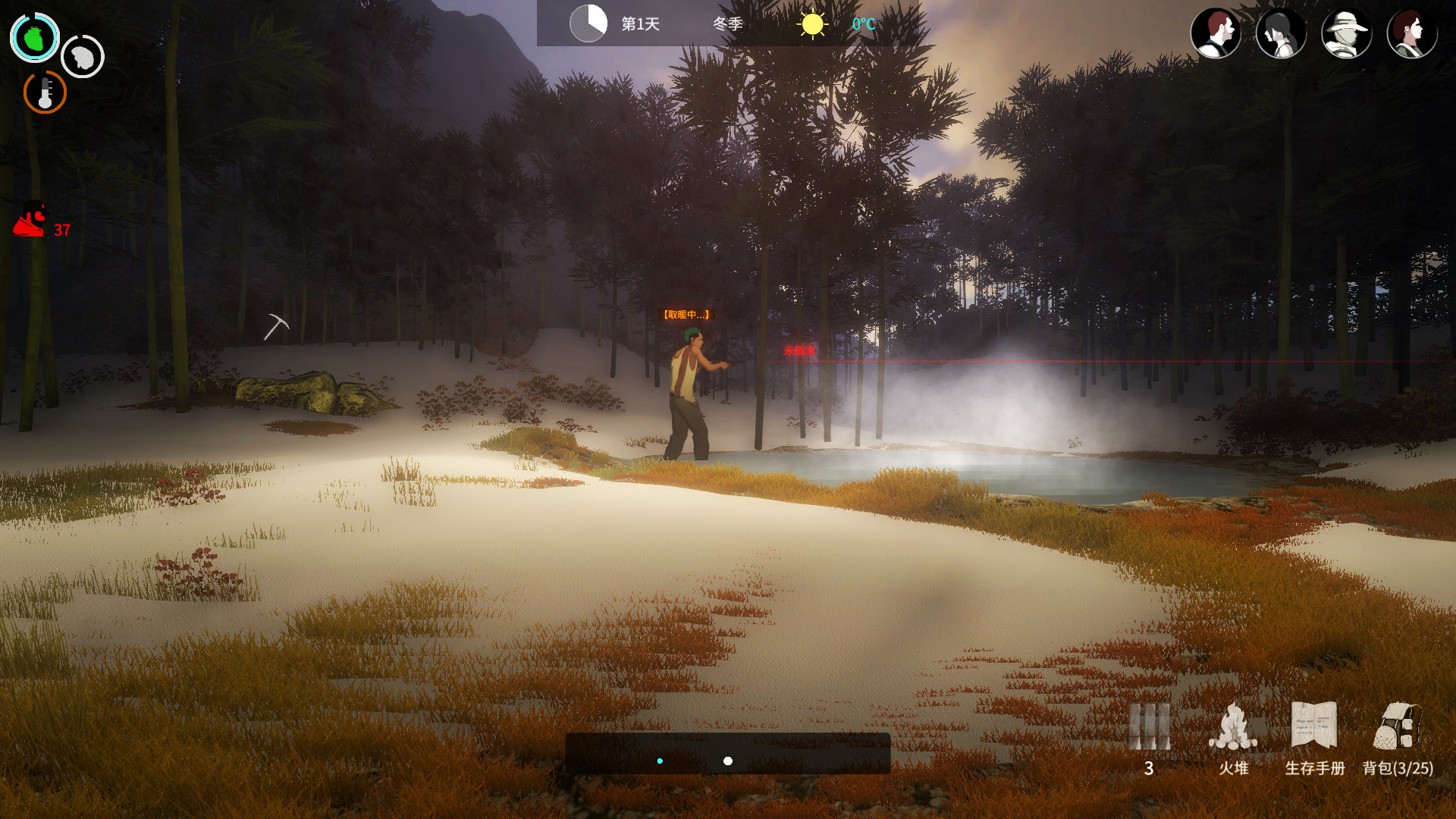
Task: Select the dark-haired woman with ponytail portrait
Action: [x=1281, y=33]
